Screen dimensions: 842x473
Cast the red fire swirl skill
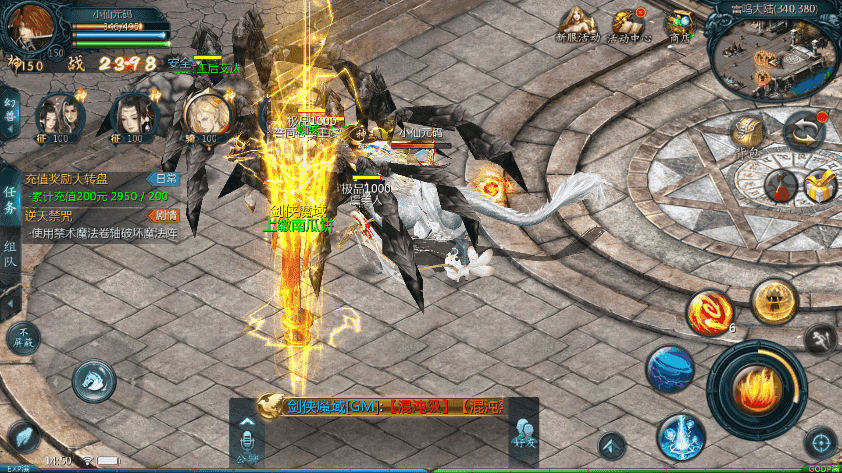[x=708, y=311]
